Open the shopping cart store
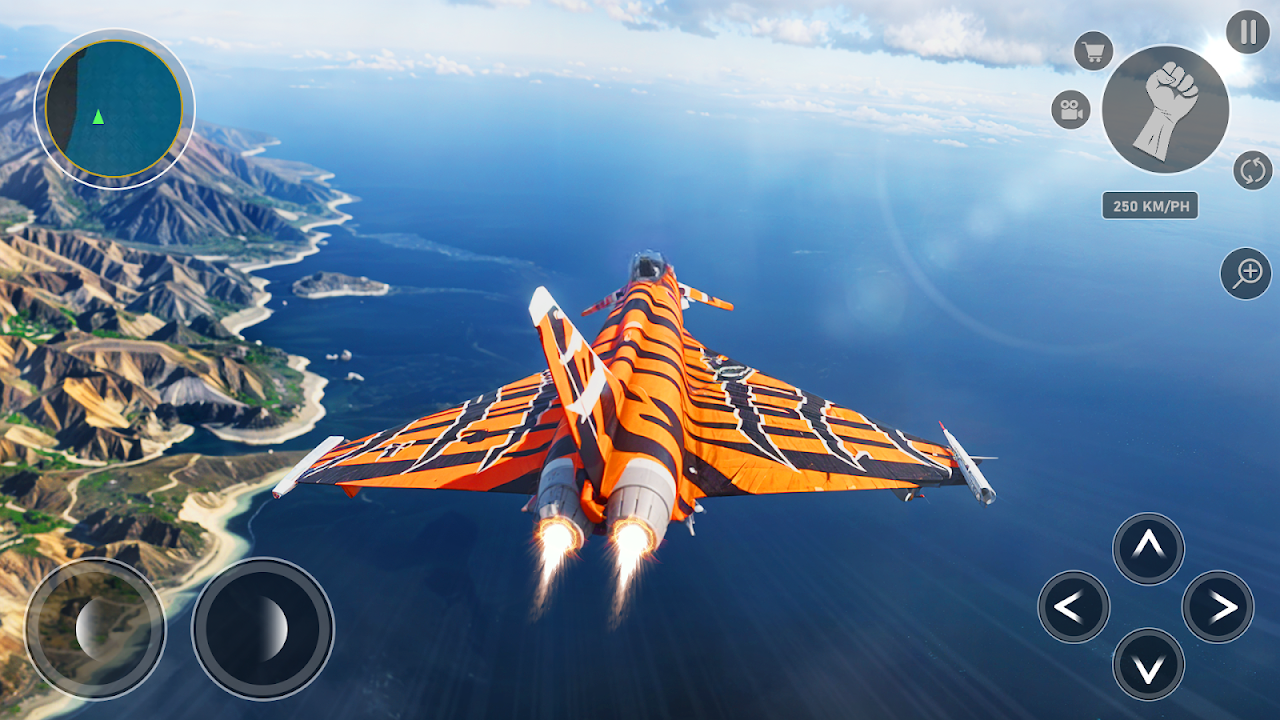The width and height of the screenshot is (1280, 720). pyautogui.click(x=1093, y=51)
